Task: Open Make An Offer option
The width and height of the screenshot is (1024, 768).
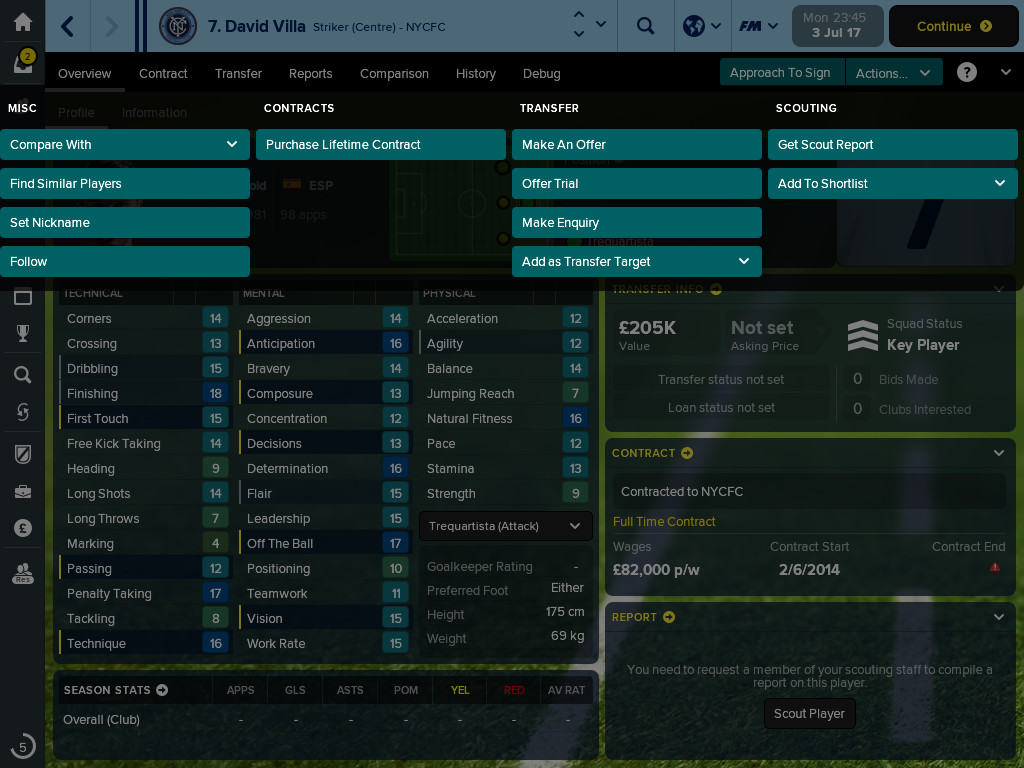Action: [636, 145]
